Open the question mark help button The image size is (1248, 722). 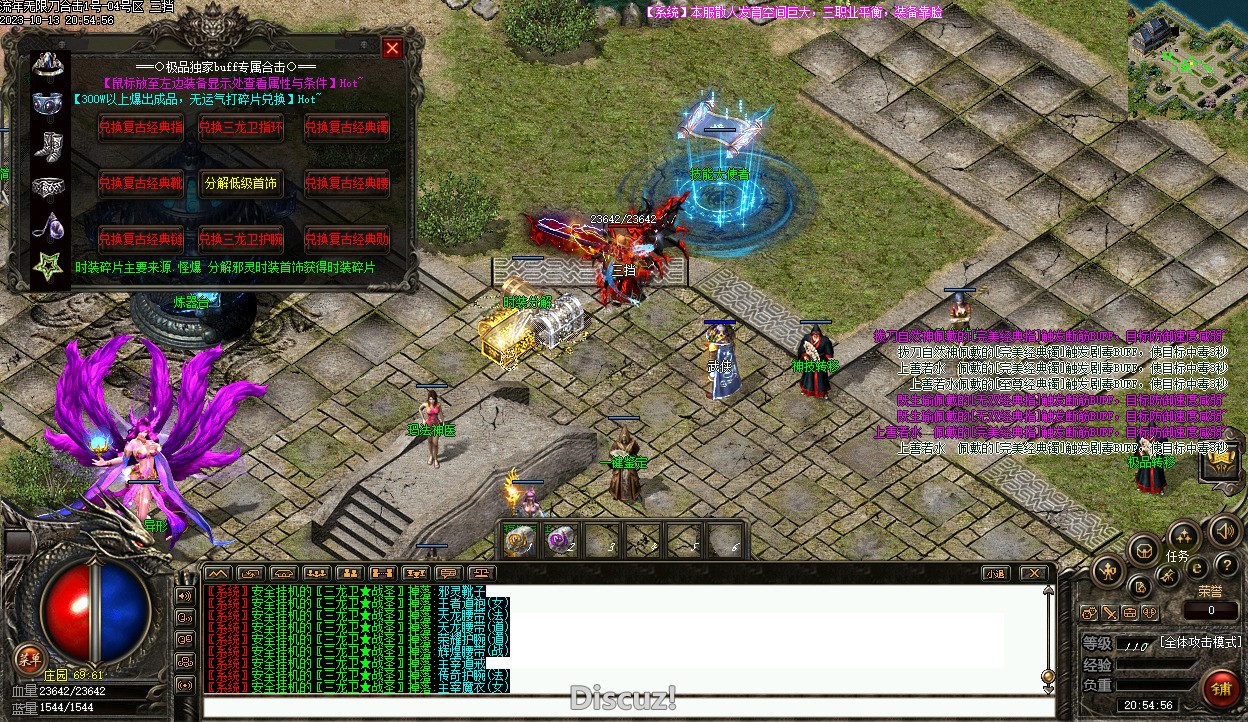coord(1226,567)
